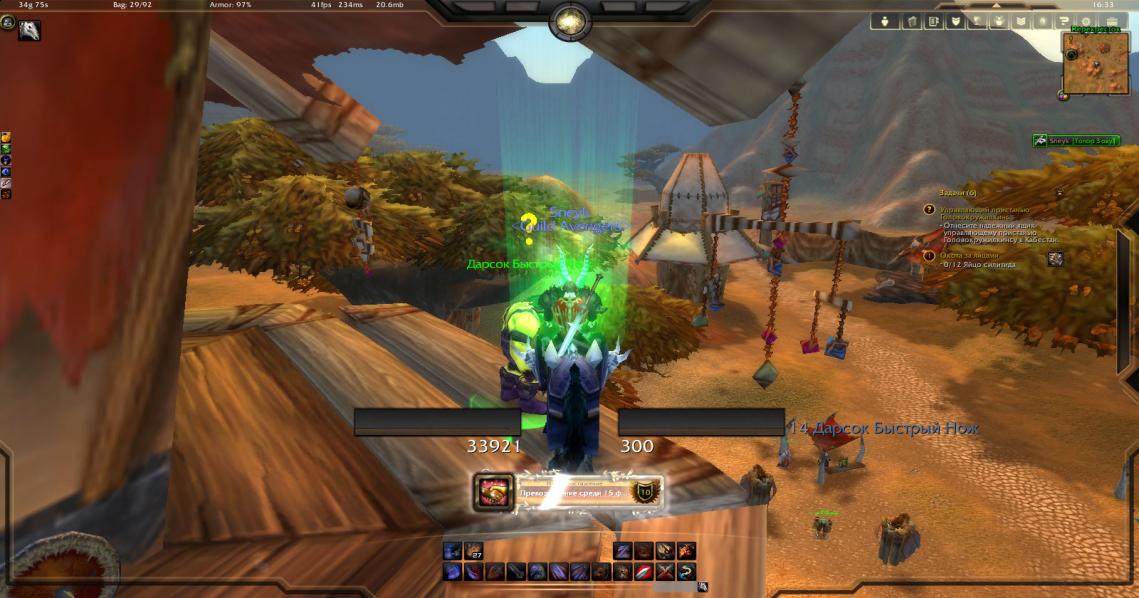
Task: Activate the ability showing the 27 count
Action: pos(472,551)
